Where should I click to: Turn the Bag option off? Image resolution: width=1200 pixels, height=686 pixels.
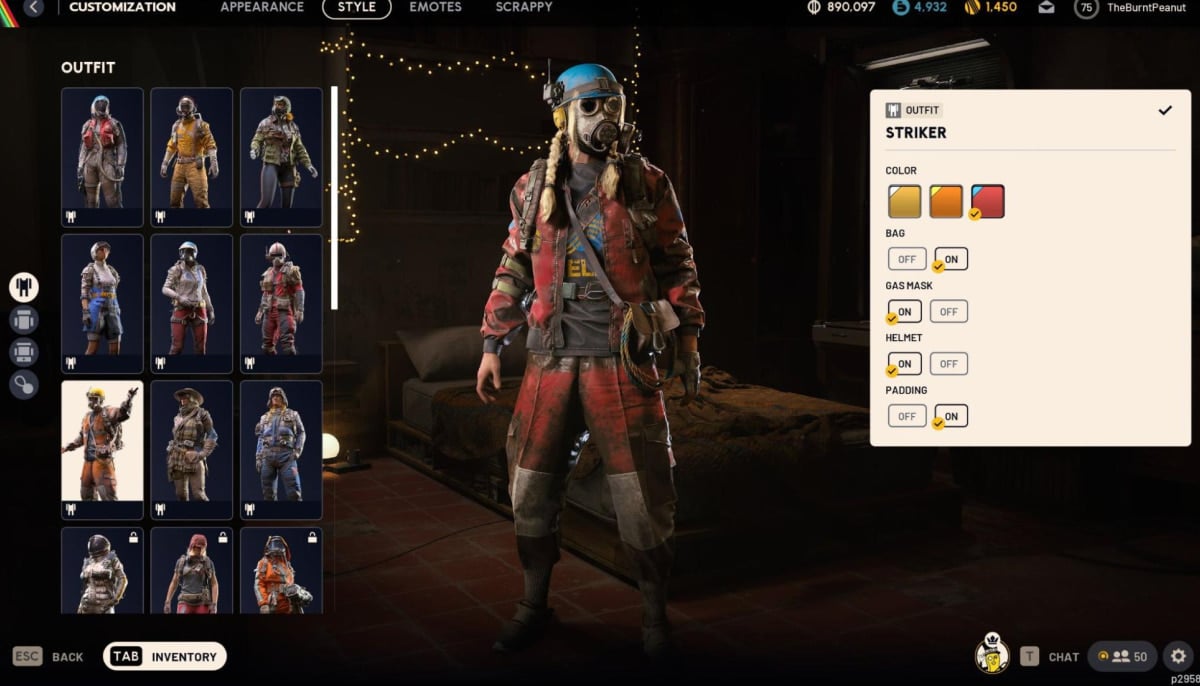pos(906,259)
